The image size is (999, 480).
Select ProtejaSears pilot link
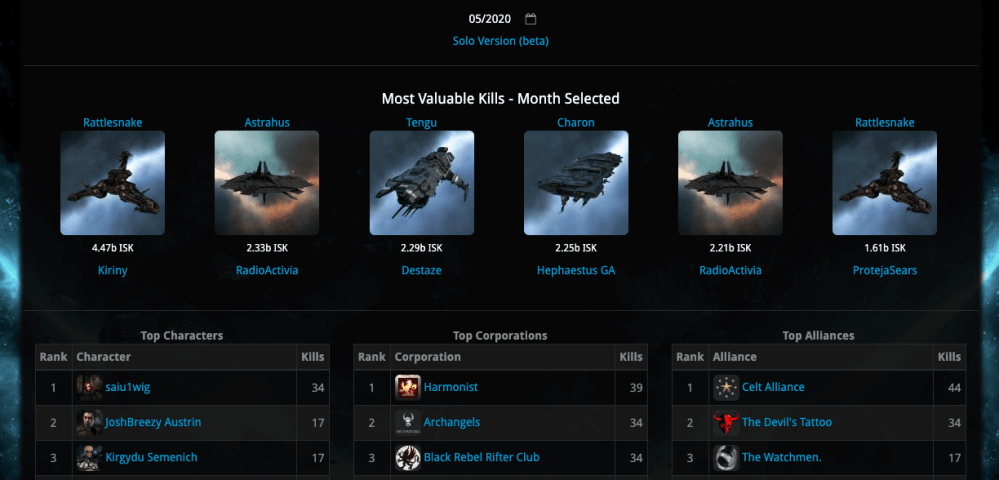pos(885,270)
